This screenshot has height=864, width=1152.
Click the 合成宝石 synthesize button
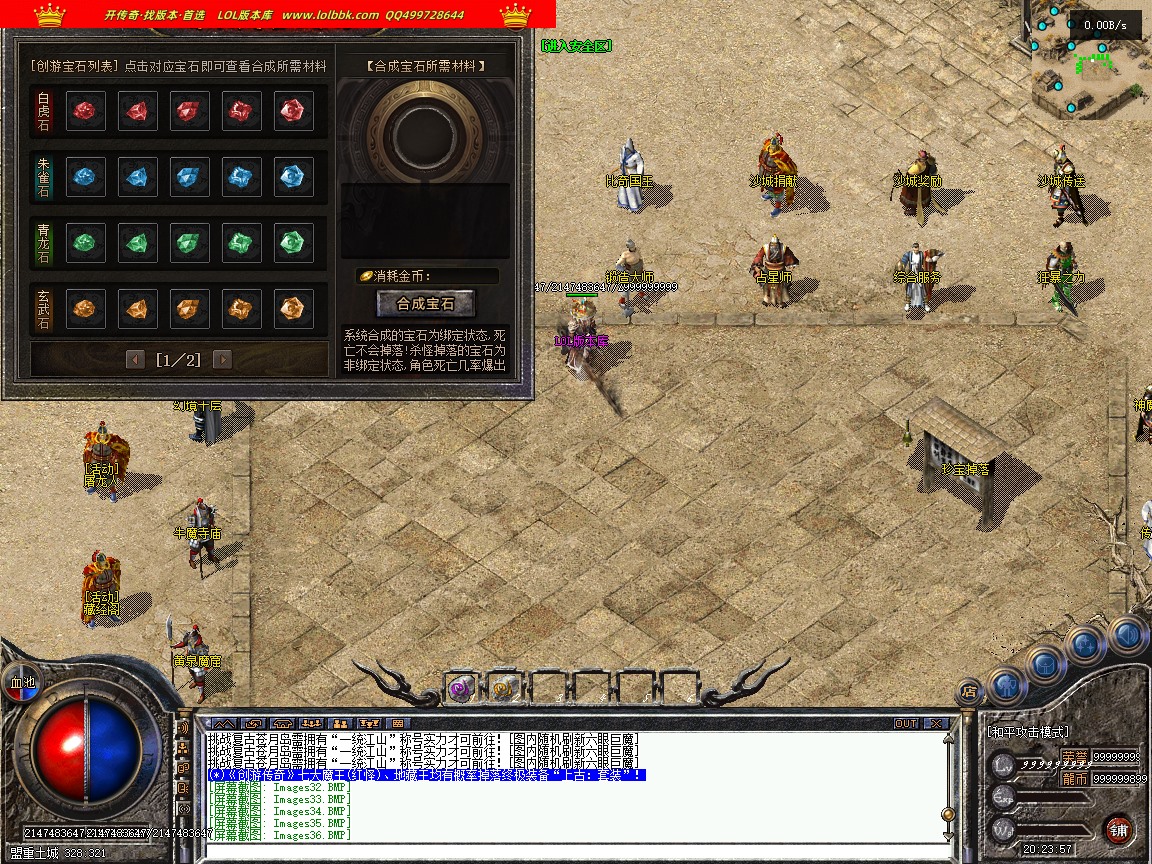click(x=425, y=303)
